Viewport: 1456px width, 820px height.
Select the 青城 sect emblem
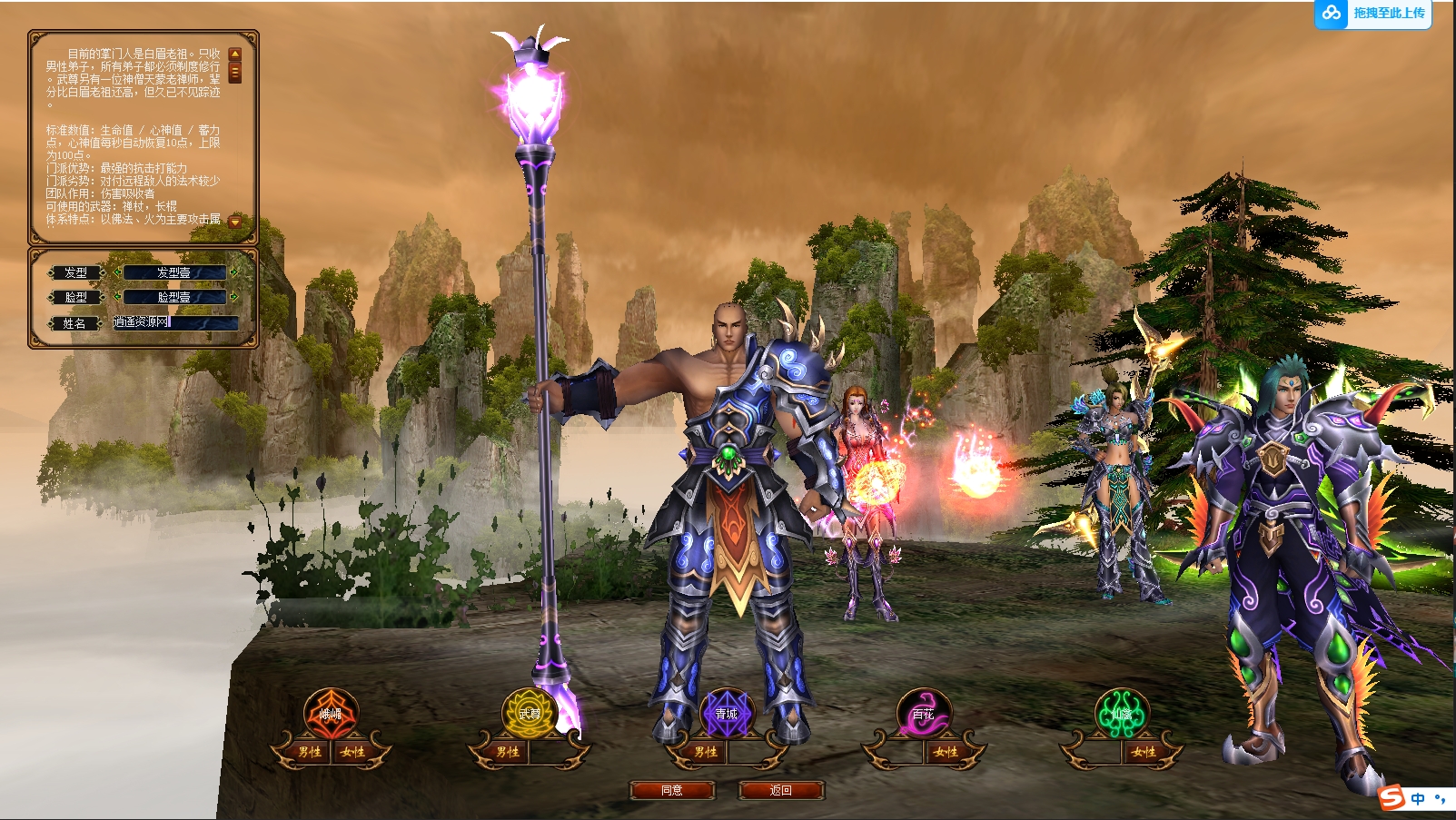click(x=727, y=714)
